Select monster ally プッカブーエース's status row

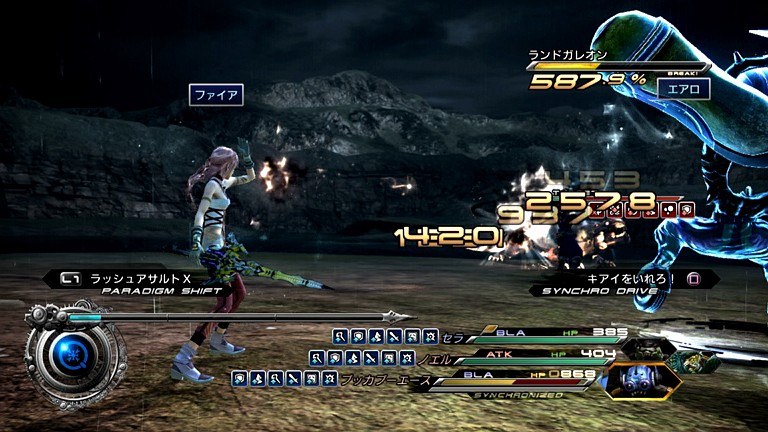500,378
